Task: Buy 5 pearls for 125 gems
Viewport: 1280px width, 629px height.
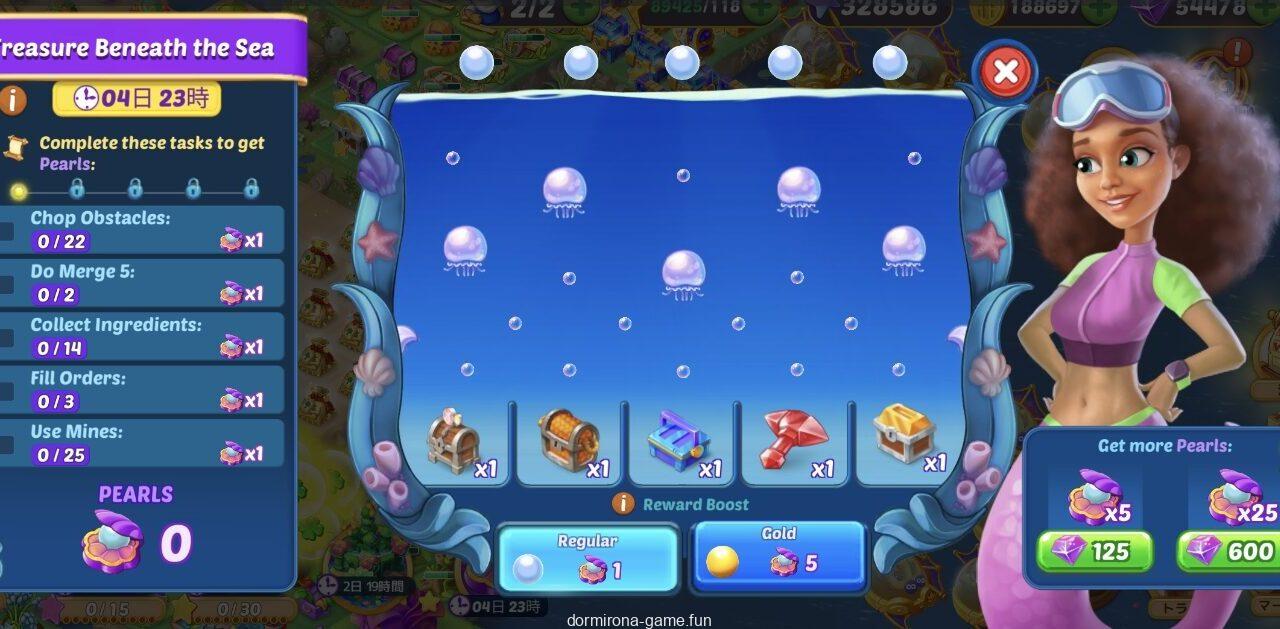Action: (x=1093, y=551)
